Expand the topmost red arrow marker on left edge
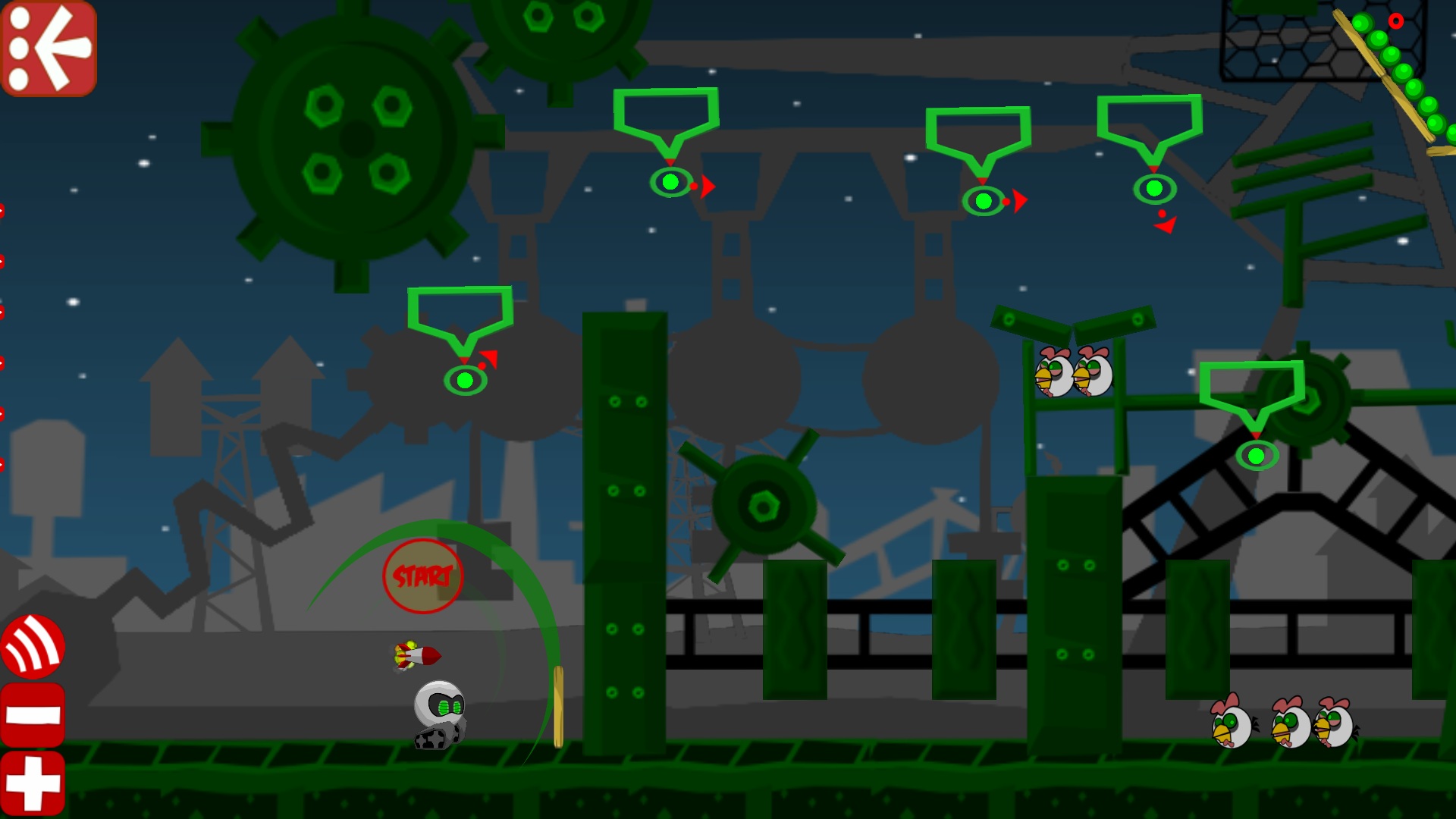Screen dimensions: 1456x819 3,211
